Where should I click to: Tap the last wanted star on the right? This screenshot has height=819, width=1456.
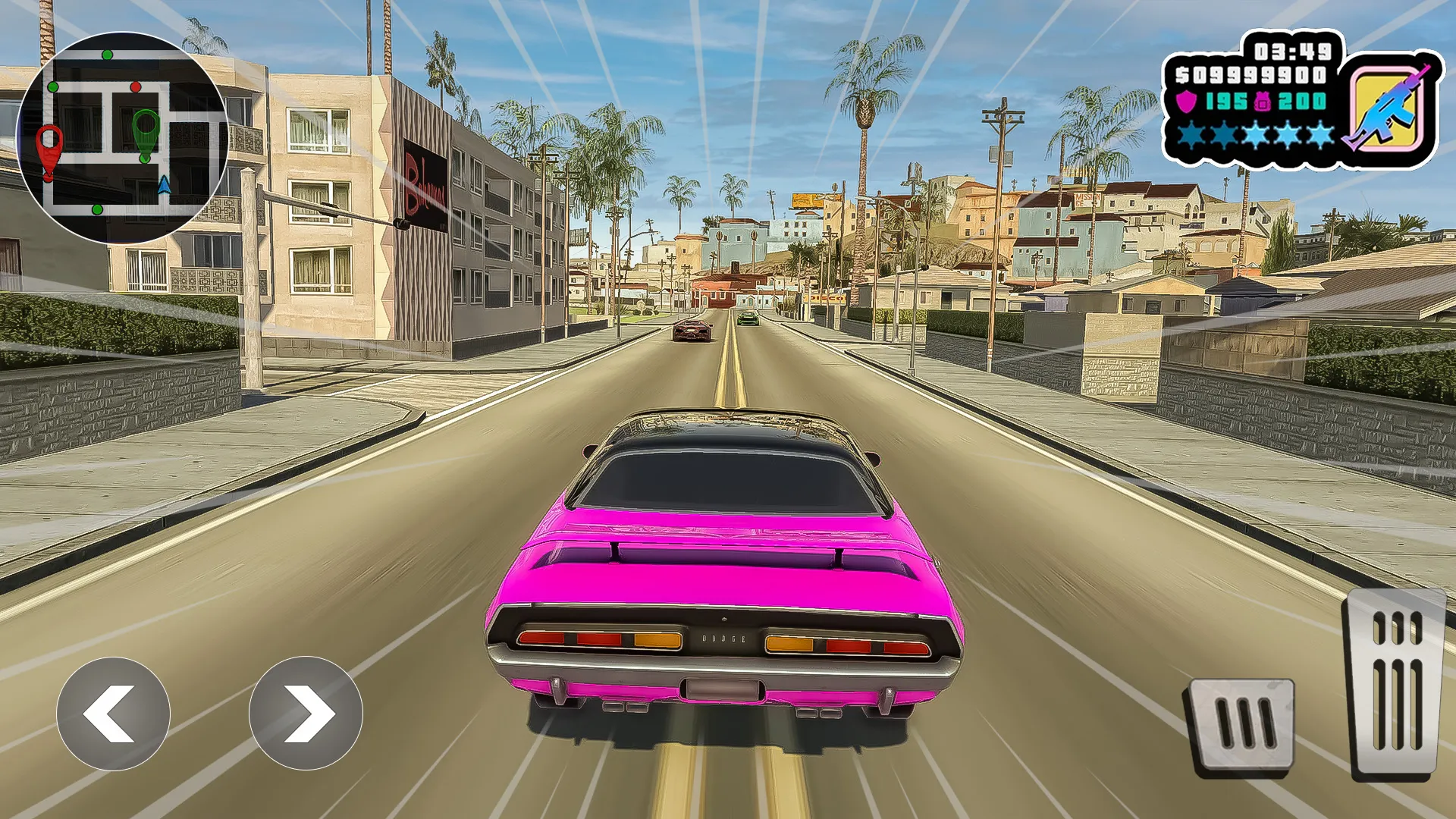[x=1318, y=135]
